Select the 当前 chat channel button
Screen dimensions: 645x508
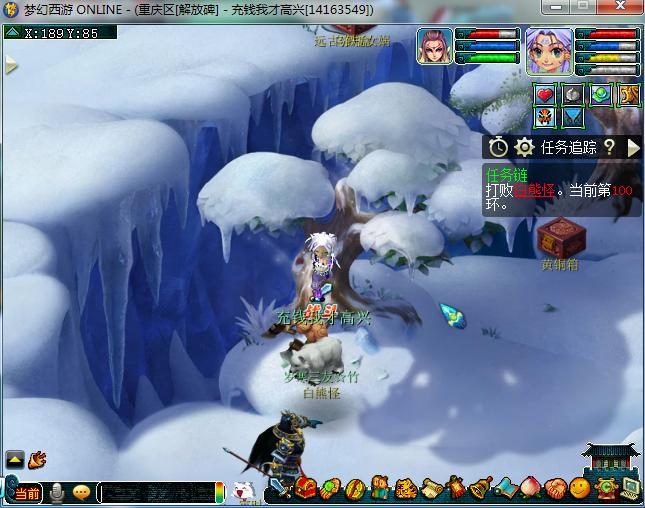(27, 493)
